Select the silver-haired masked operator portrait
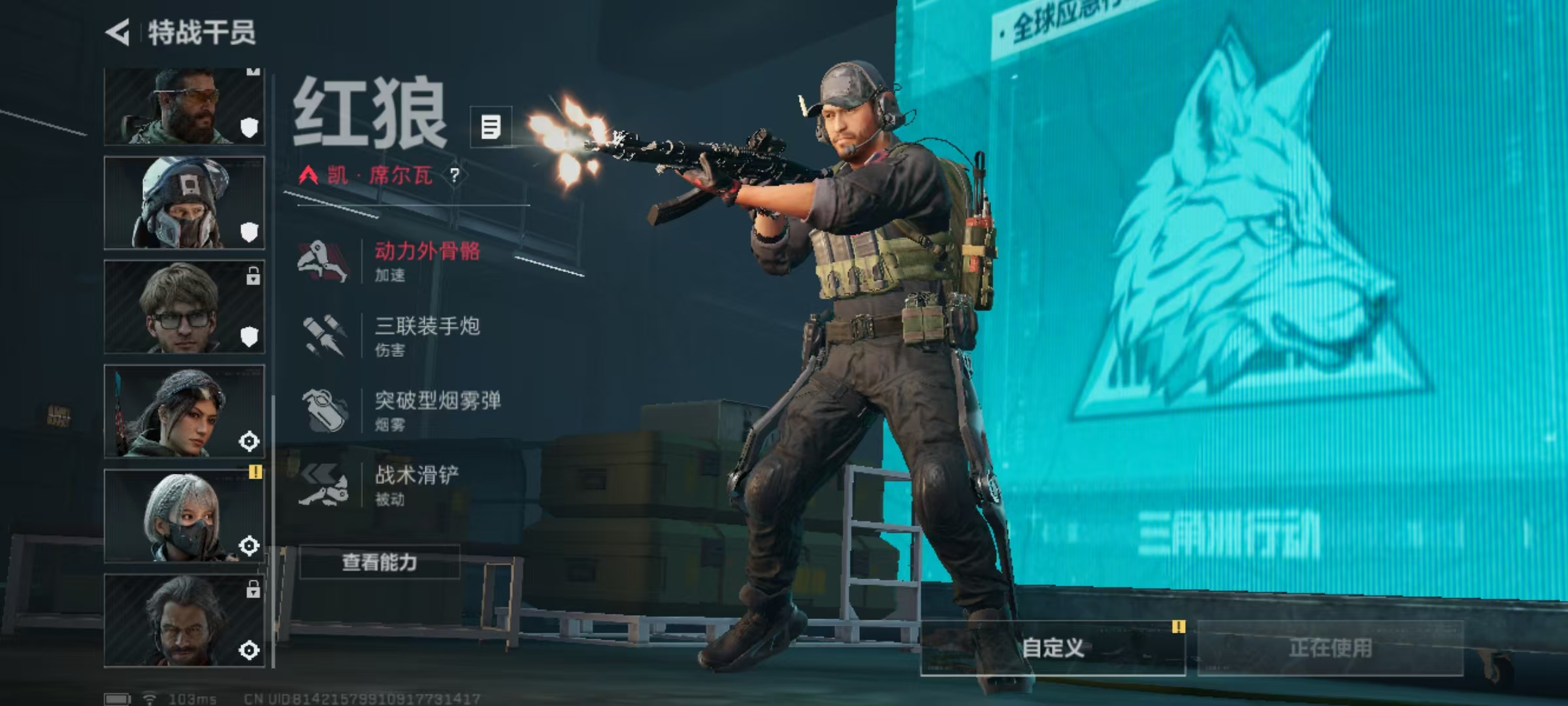Image resolution: width=1568 pixels, height=706 pixels. click(184, 516)
